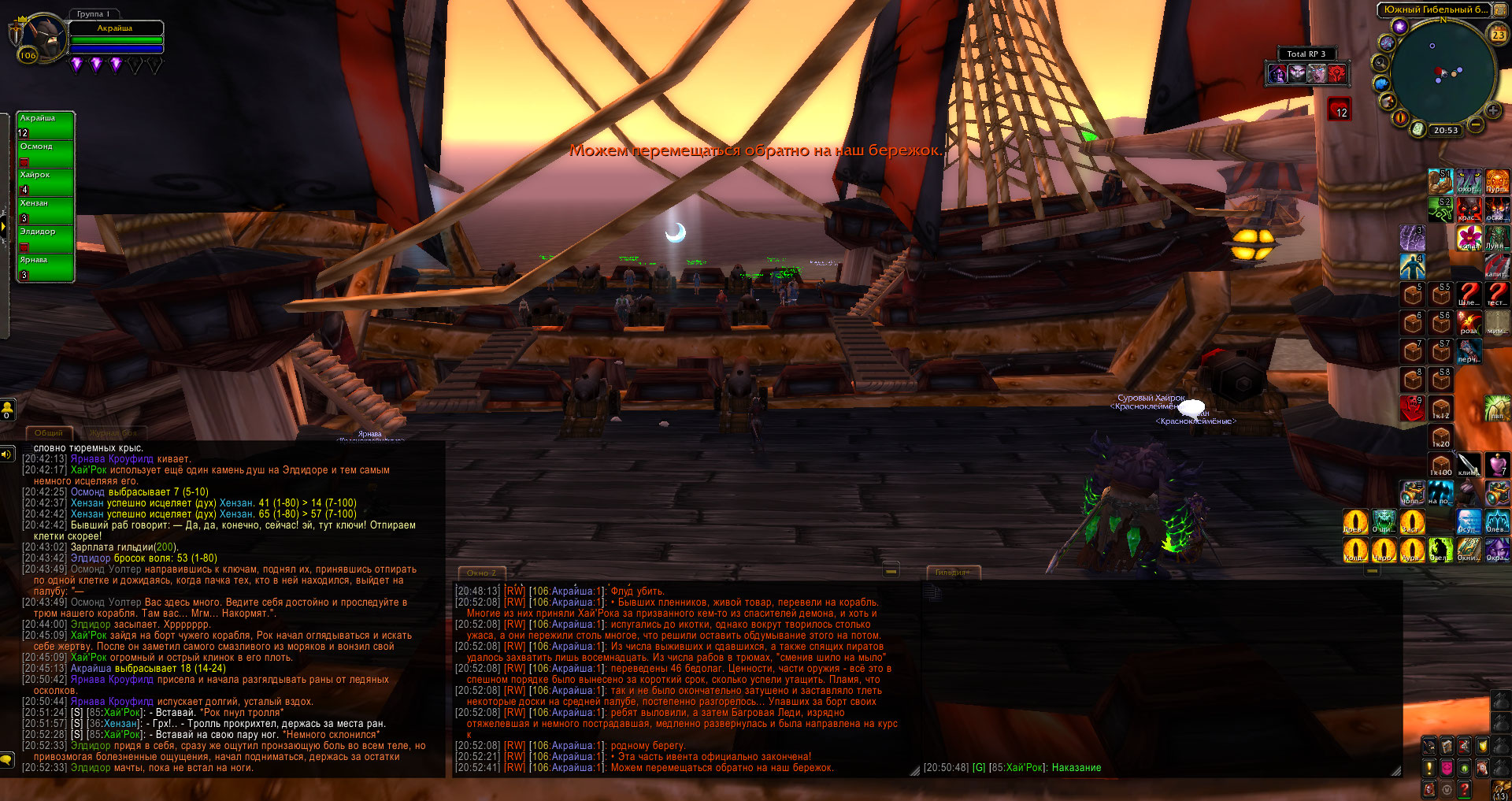Click the Horde emblem in Total RP 3 bar
Screen dimensions: 1512x801
1336,74
